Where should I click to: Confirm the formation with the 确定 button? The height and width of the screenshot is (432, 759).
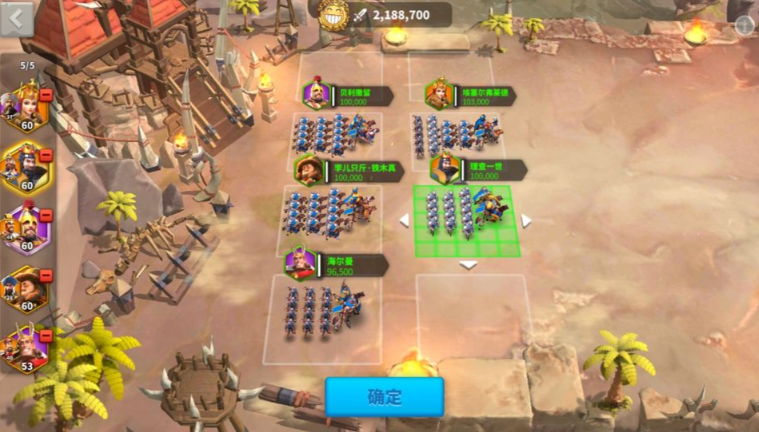pos(384,396)
